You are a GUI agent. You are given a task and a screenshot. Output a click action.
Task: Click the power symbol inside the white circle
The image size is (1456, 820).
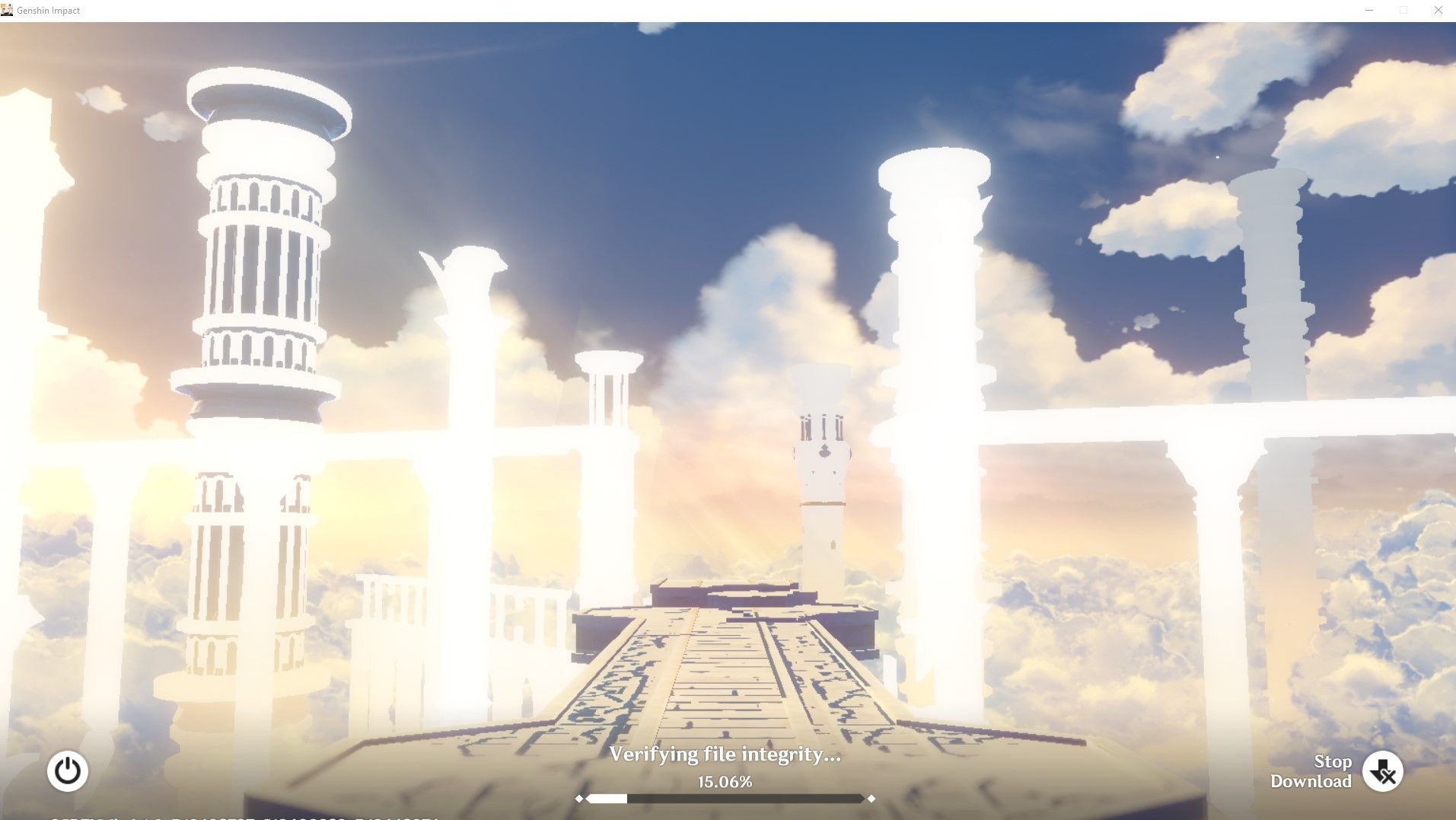67,771
